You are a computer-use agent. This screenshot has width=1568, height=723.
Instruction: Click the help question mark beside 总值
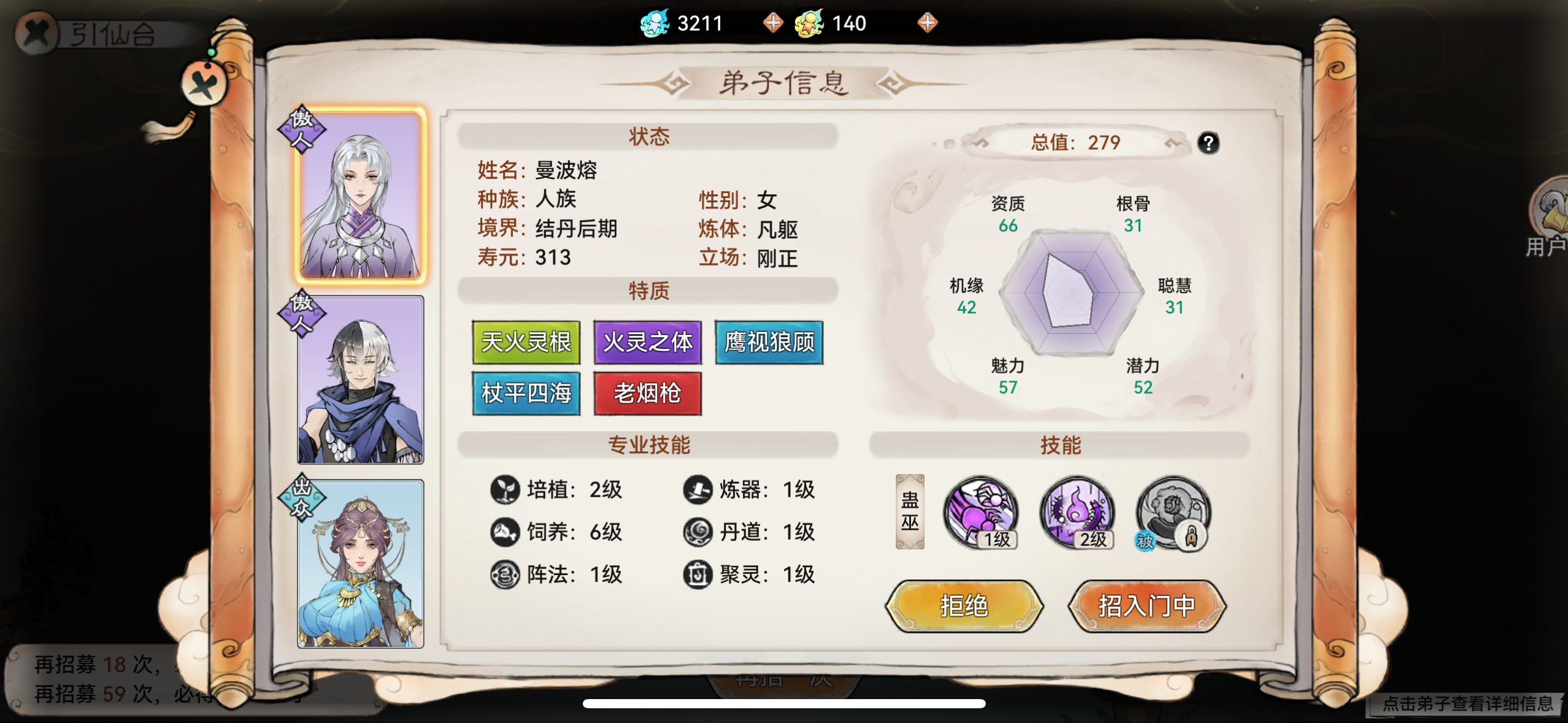pos(1209,143)
